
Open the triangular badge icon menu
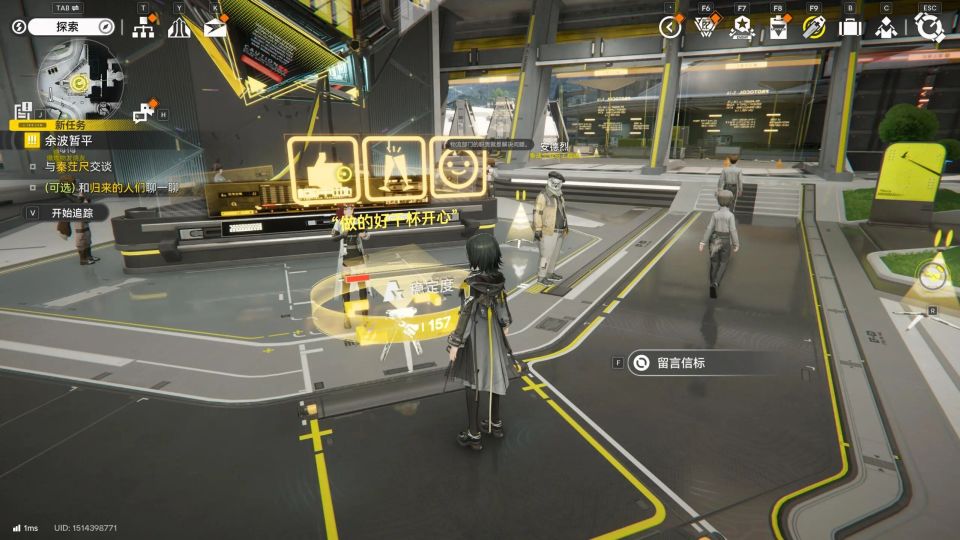[x=706, y=28]
